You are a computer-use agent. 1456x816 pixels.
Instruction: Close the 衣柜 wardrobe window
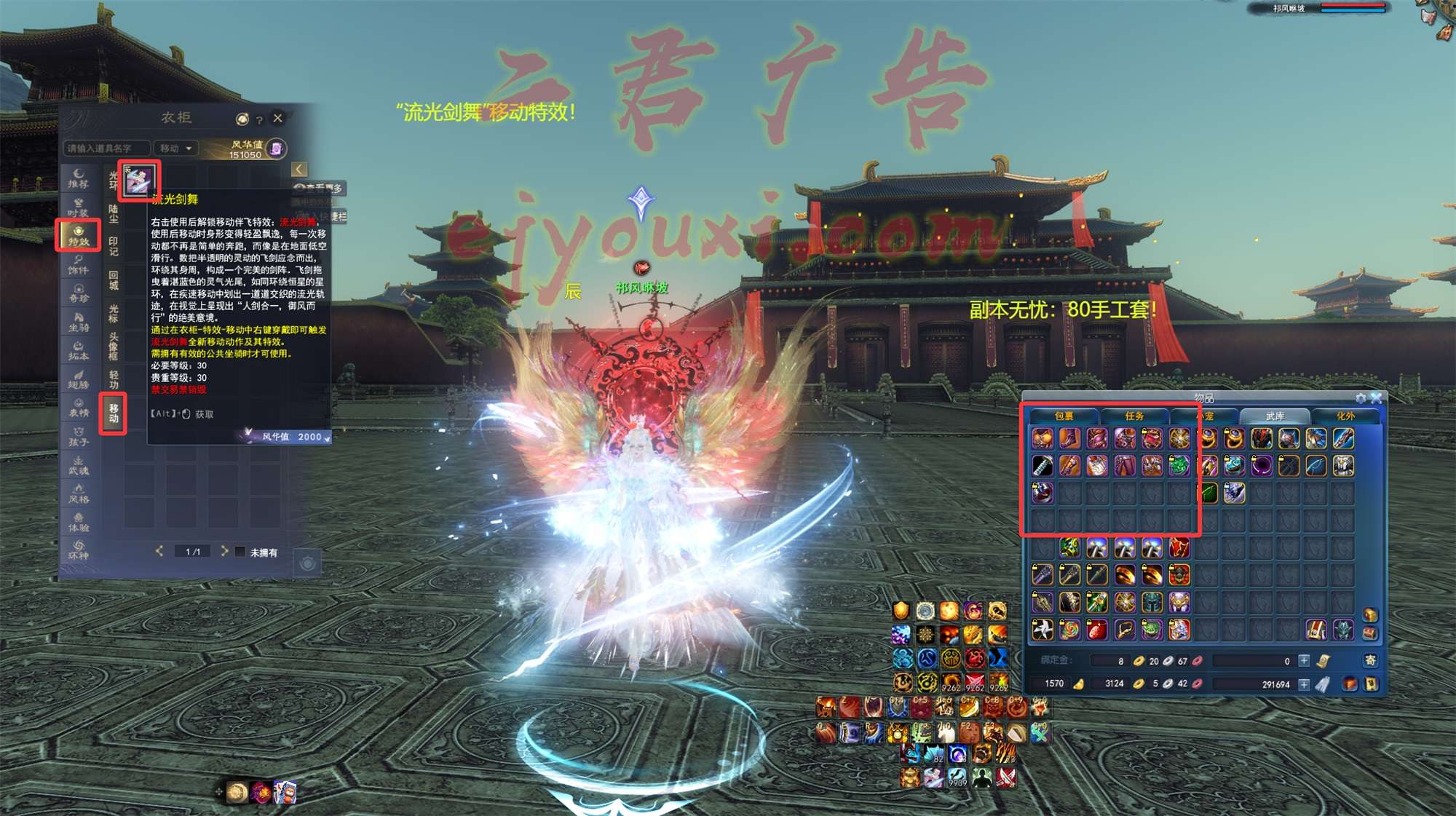[x=277, y=118]
